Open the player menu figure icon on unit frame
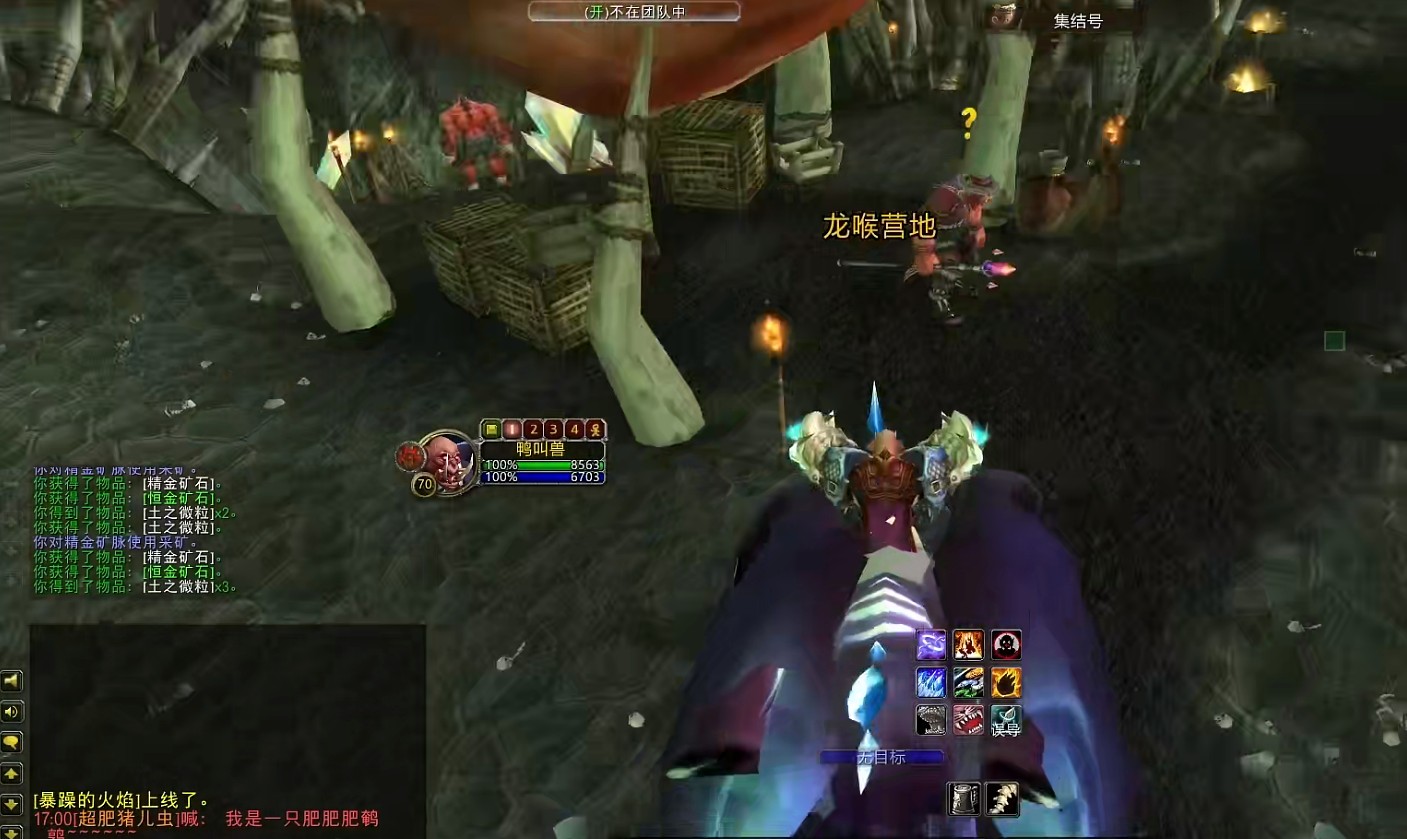Image resolution: width=1407 pixels, height=839 pixels. pyautogui.click(x=594, y=428)
